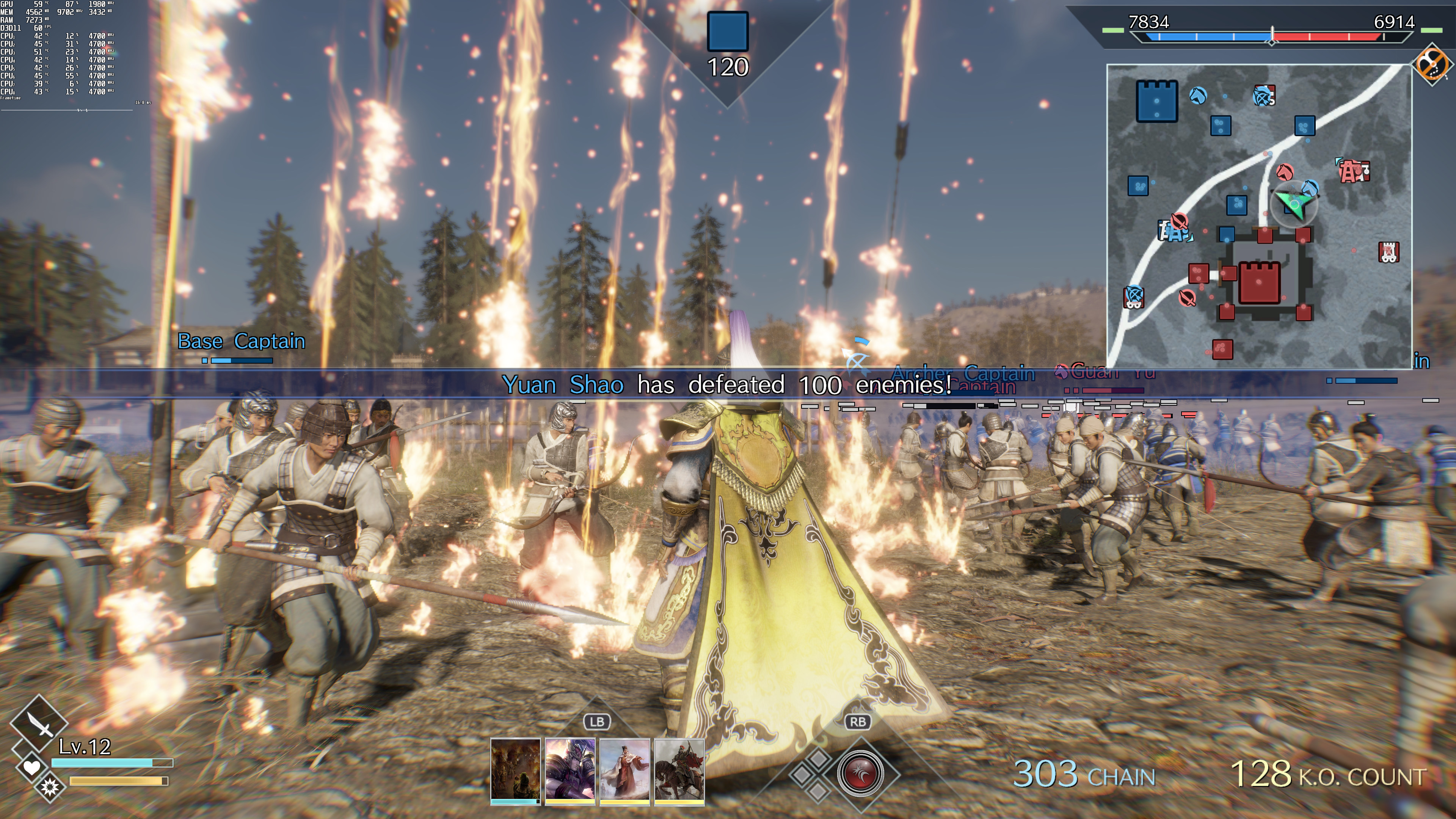Select the large red enemy castle marker
The width and height of the screenshot is (1456, 819).
point(1259,282)
